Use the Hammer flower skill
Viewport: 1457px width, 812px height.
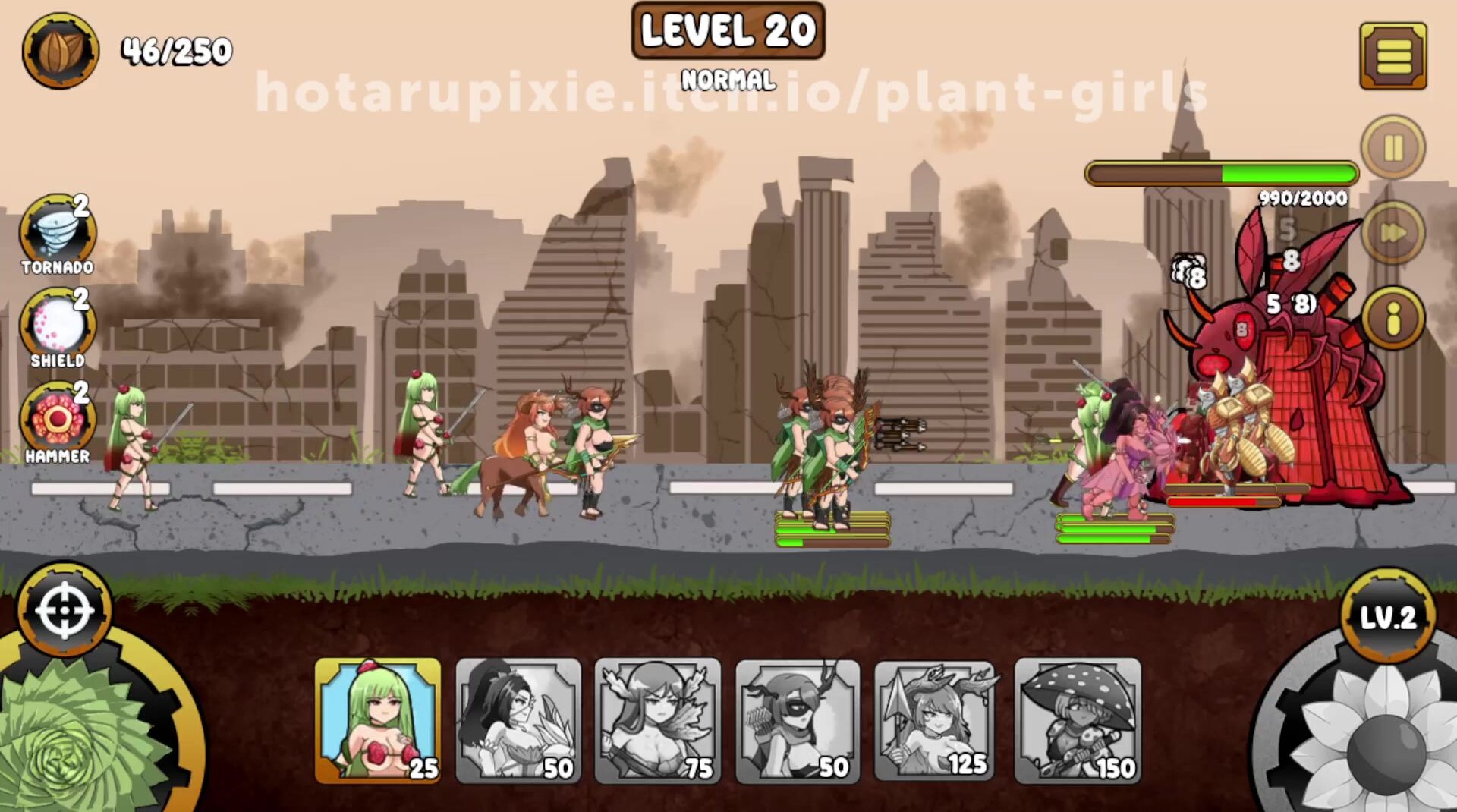(58, 420)
